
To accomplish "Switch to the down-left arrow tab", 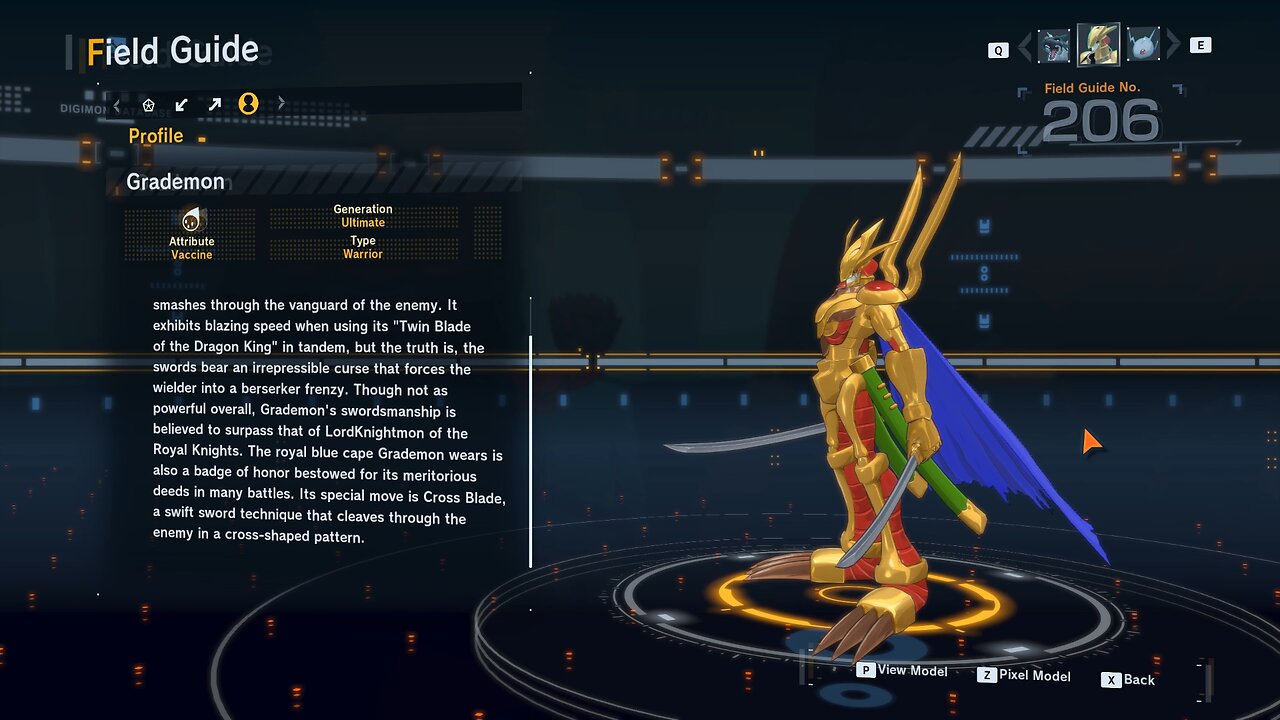I will [181, 104].
